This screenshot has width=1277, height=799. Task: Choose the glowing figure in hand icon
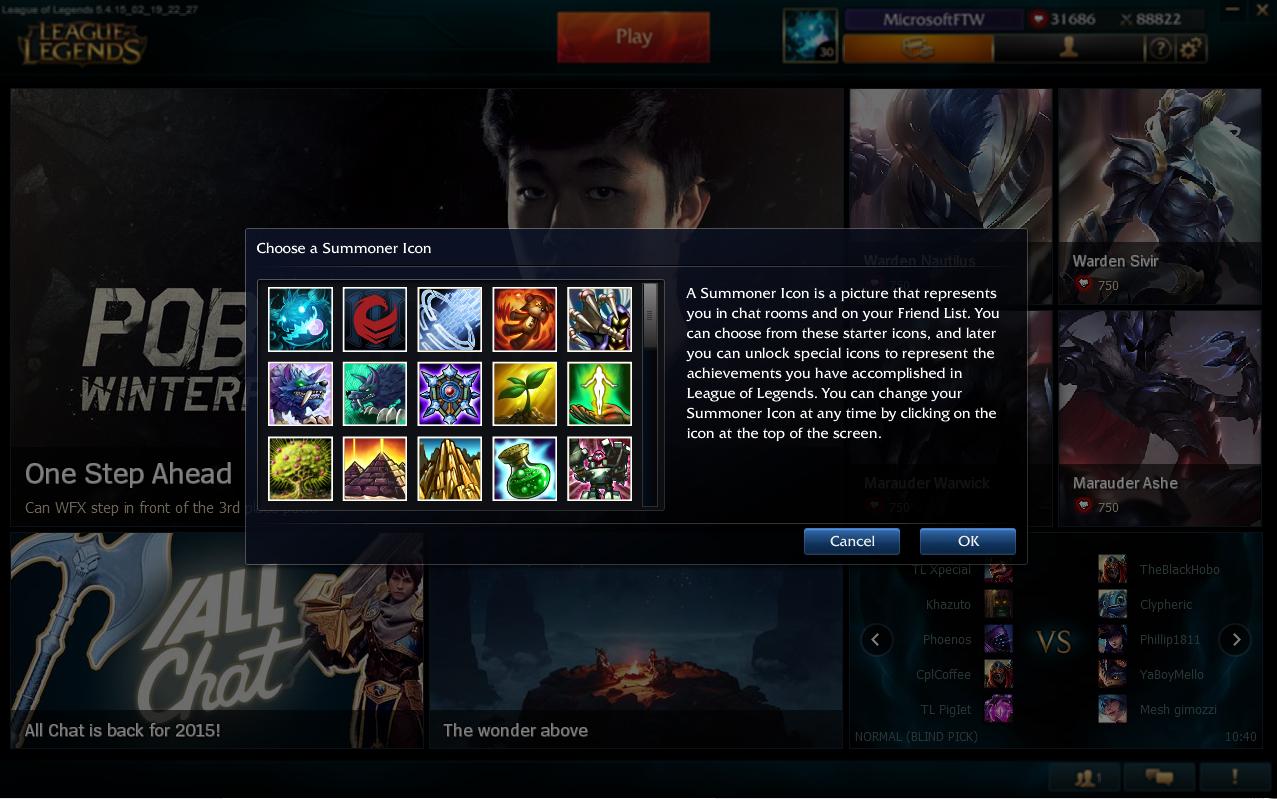tap(599, 394)
